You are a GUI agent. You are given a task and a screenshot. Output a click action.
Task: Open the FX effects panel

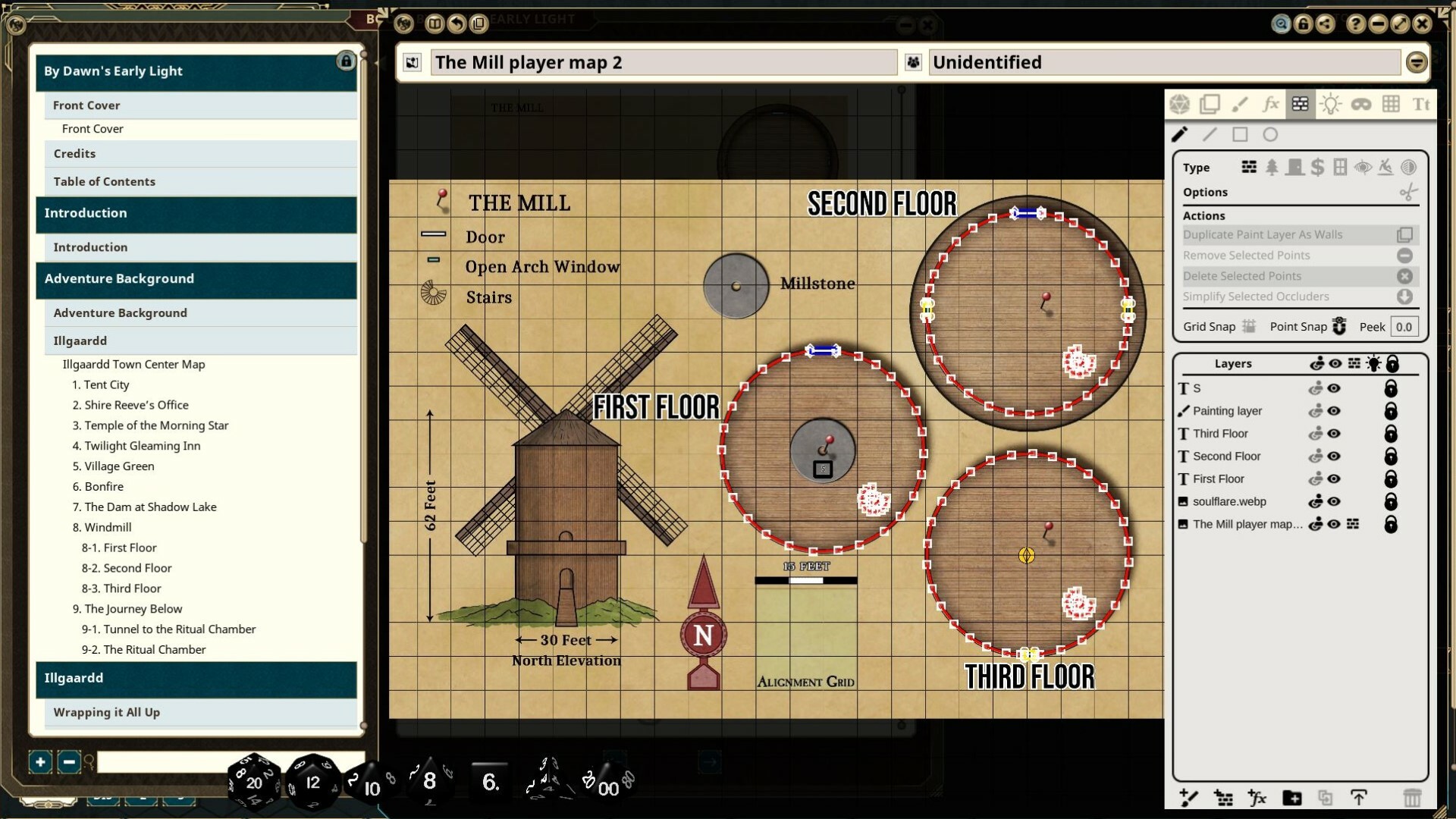pyautogui.click(x=1270, y=104)
